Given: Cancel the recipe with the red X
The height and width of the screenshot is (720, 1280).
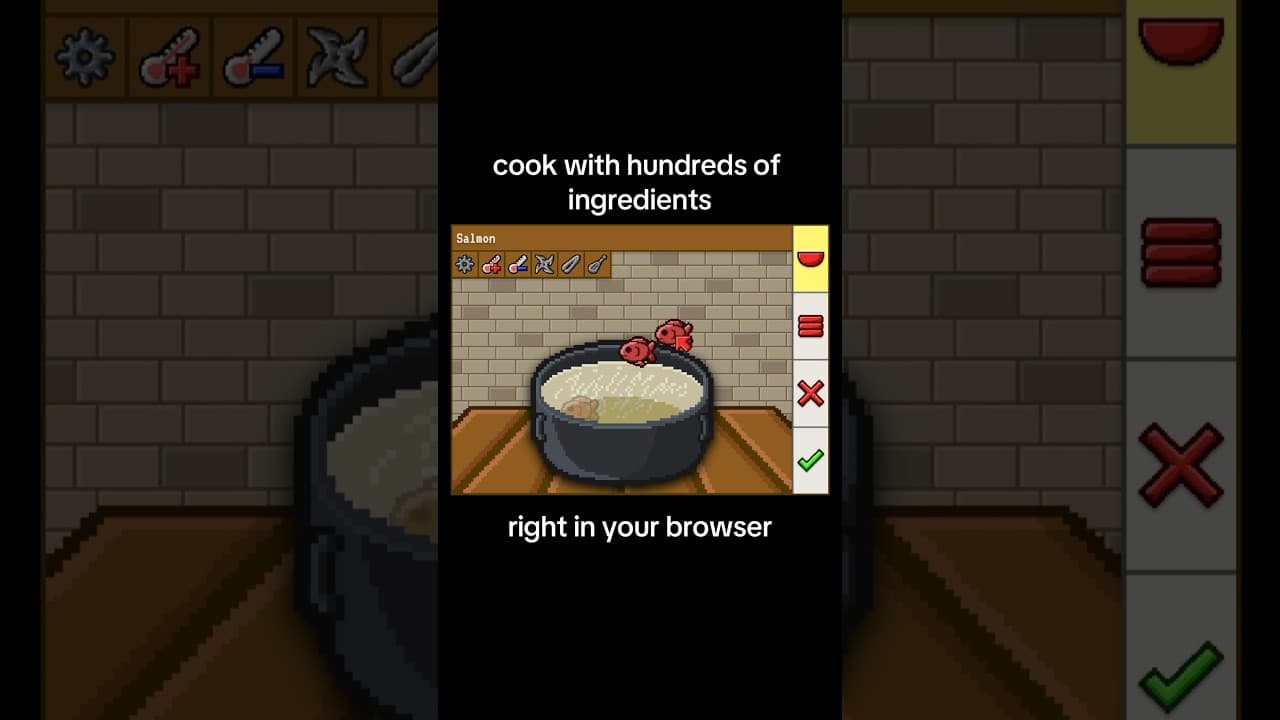Looking at the screenshot, I should click(811, 394).
